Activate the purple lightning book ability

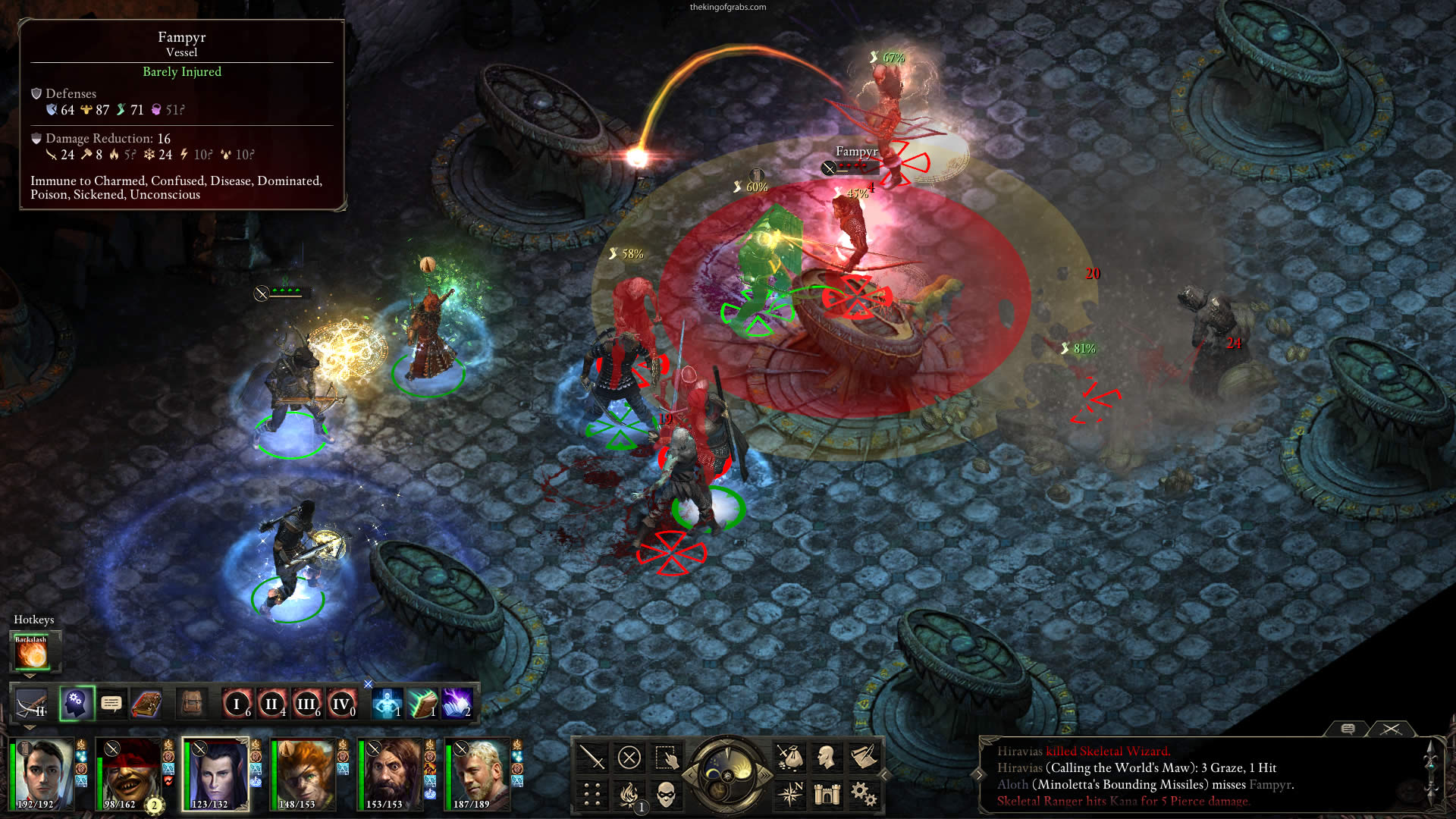[457, 704]
